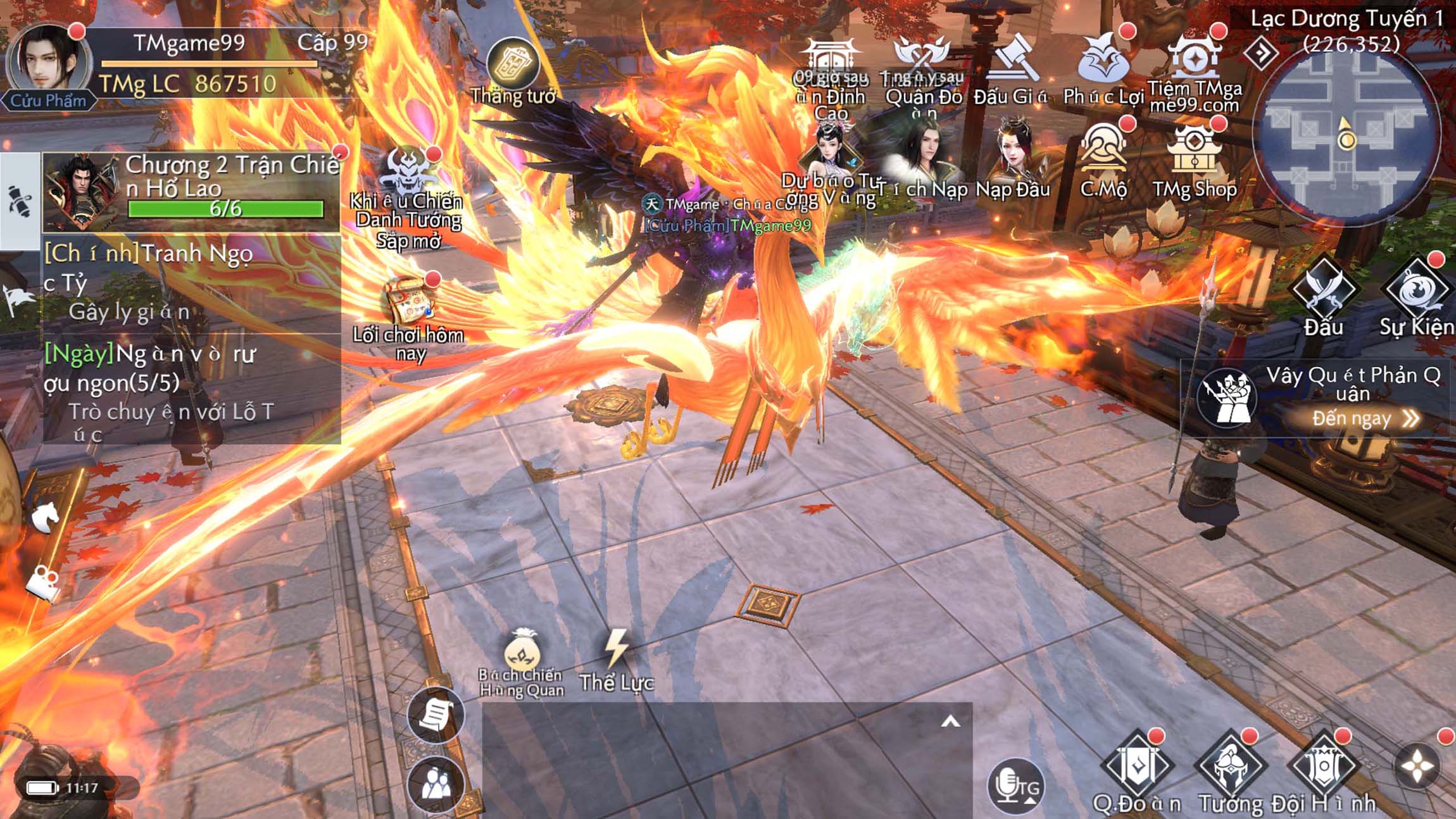Open the Đấu Giá auction house

tap(1010, 63)
